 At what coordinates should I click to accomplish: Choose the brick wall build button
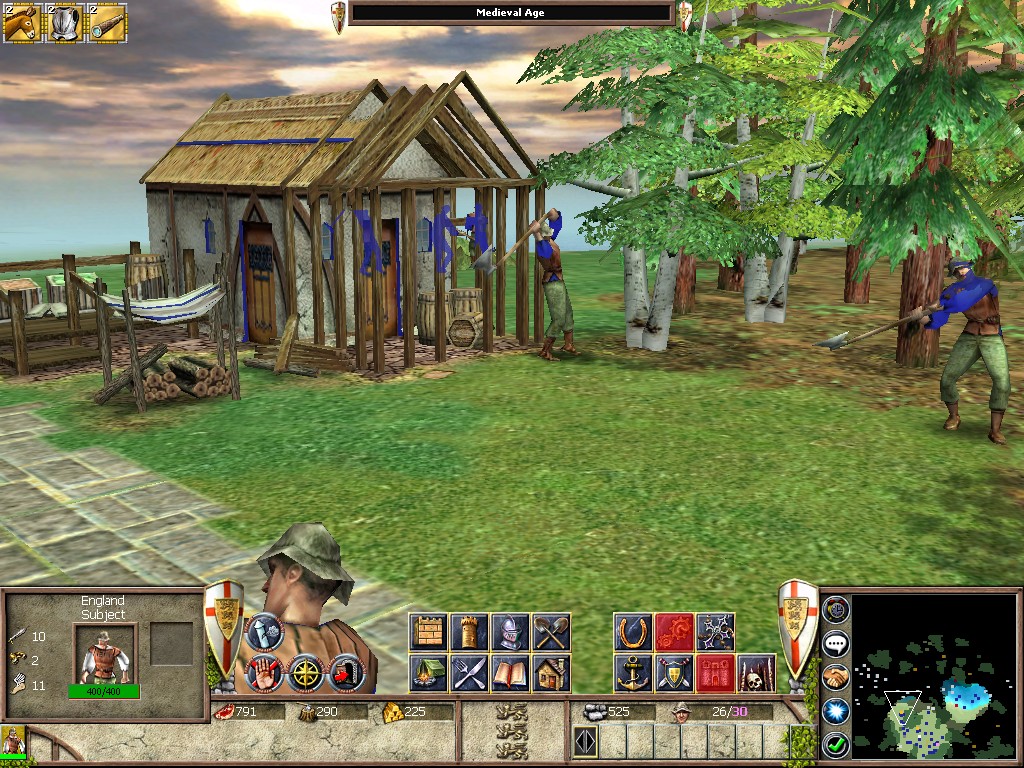tap(429, 632)
